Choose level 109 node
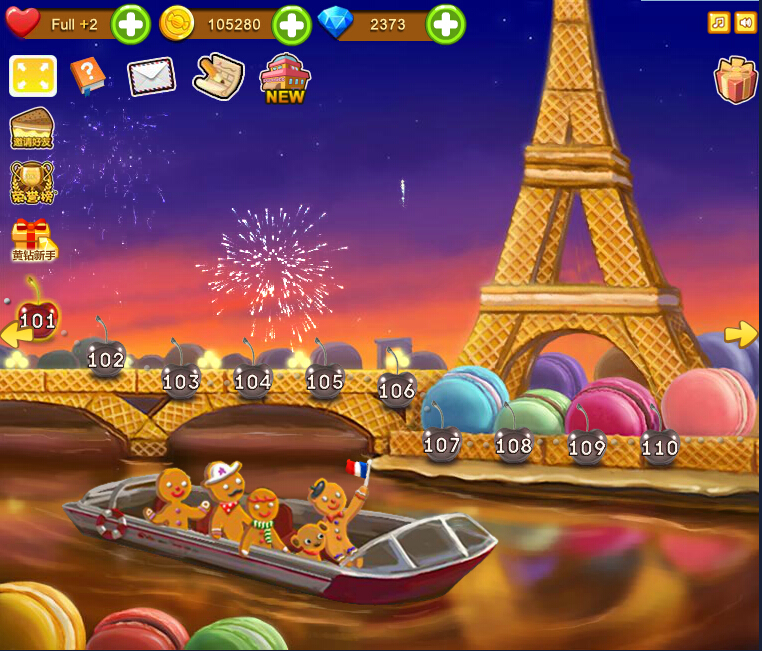 point(587,444)
